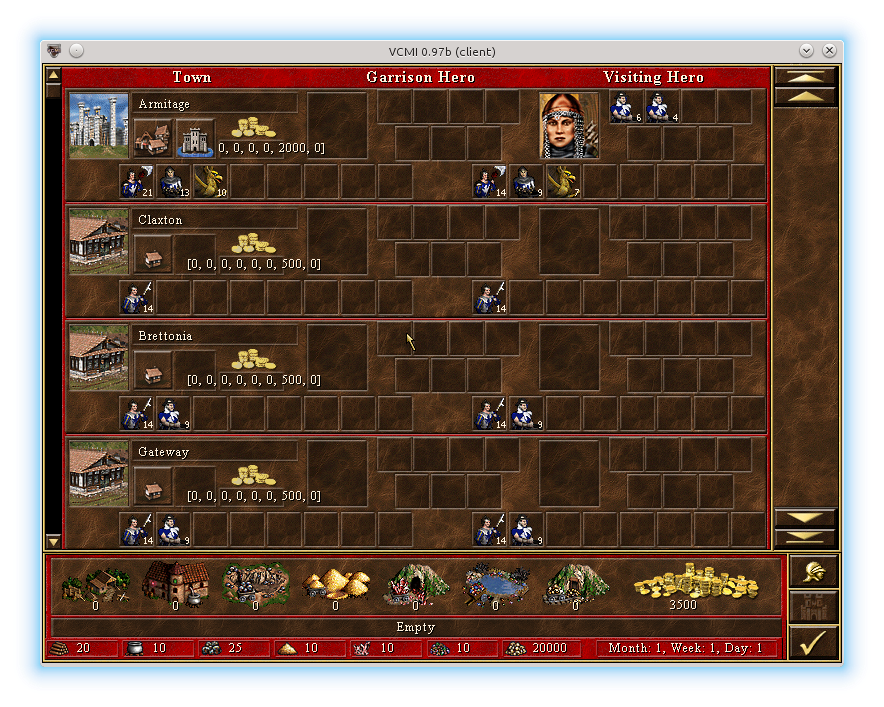Screen dimensions: 884x707
Task: Confirm and exit with the checkmark button
Action: click(x=813, y=641)
